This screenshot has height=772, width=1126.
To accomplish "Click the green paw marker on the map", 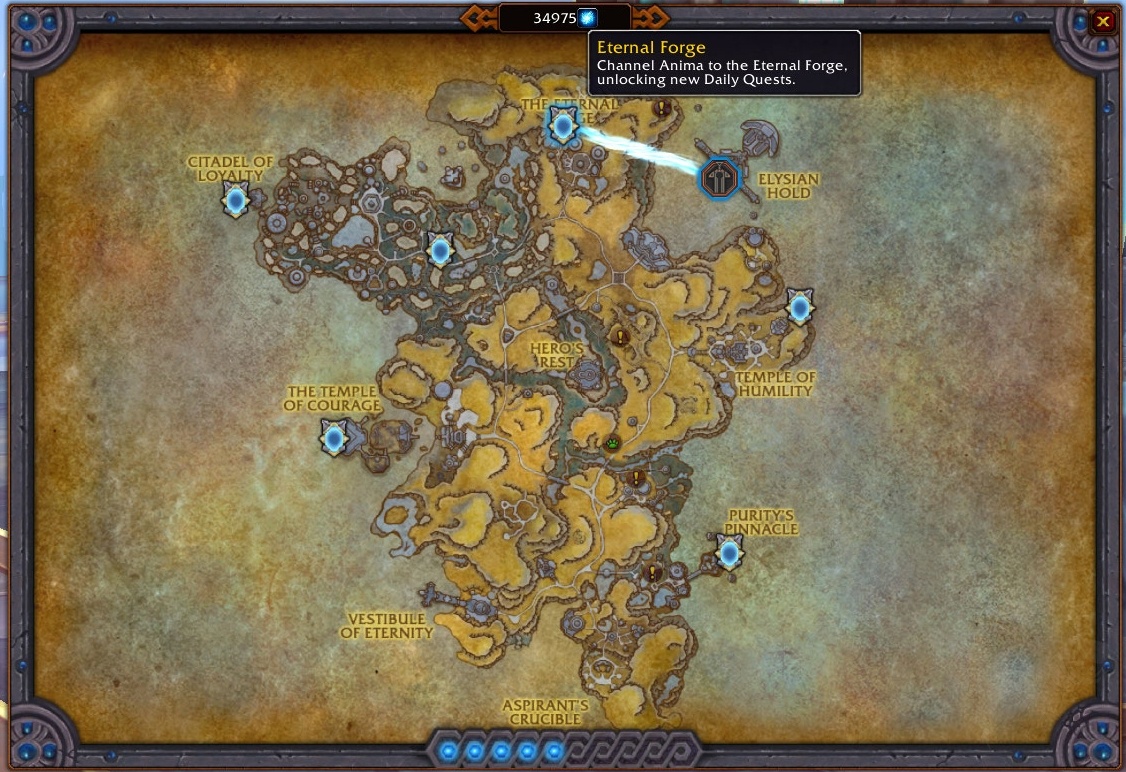I will click(613, 442).
